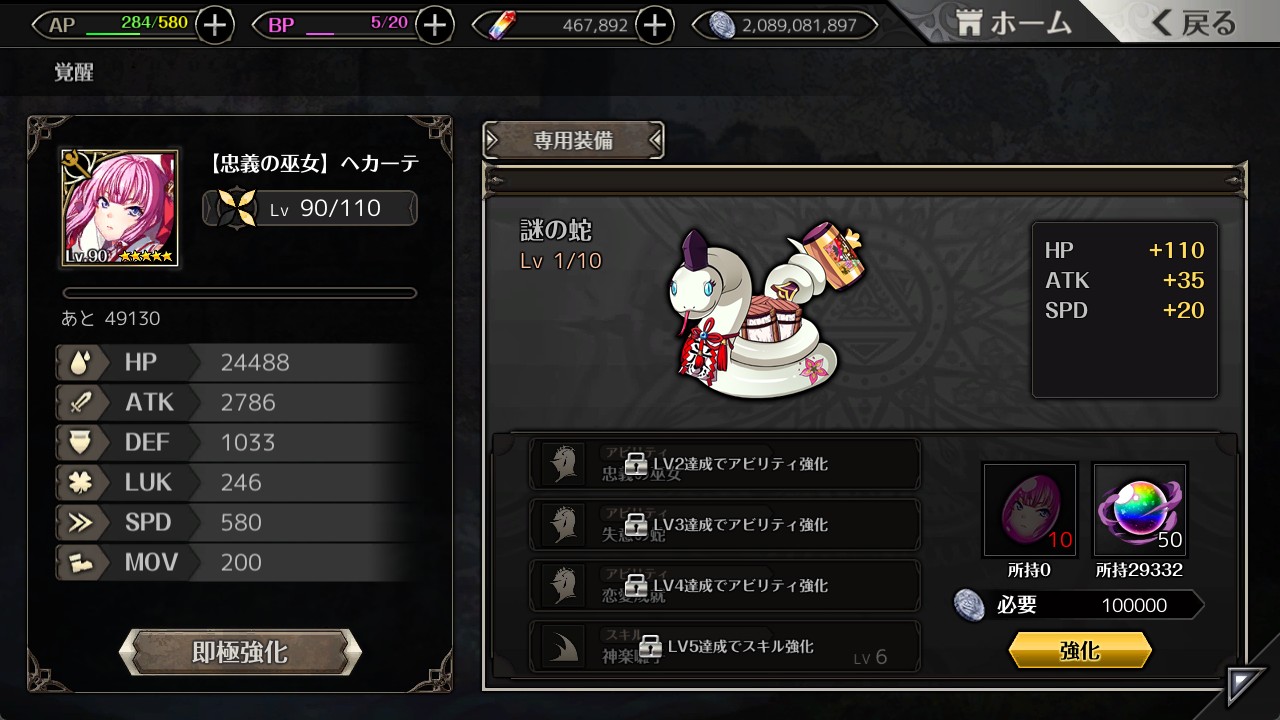
Task: Activate the 即極強化 instant-max button
Action: [240, 653]
